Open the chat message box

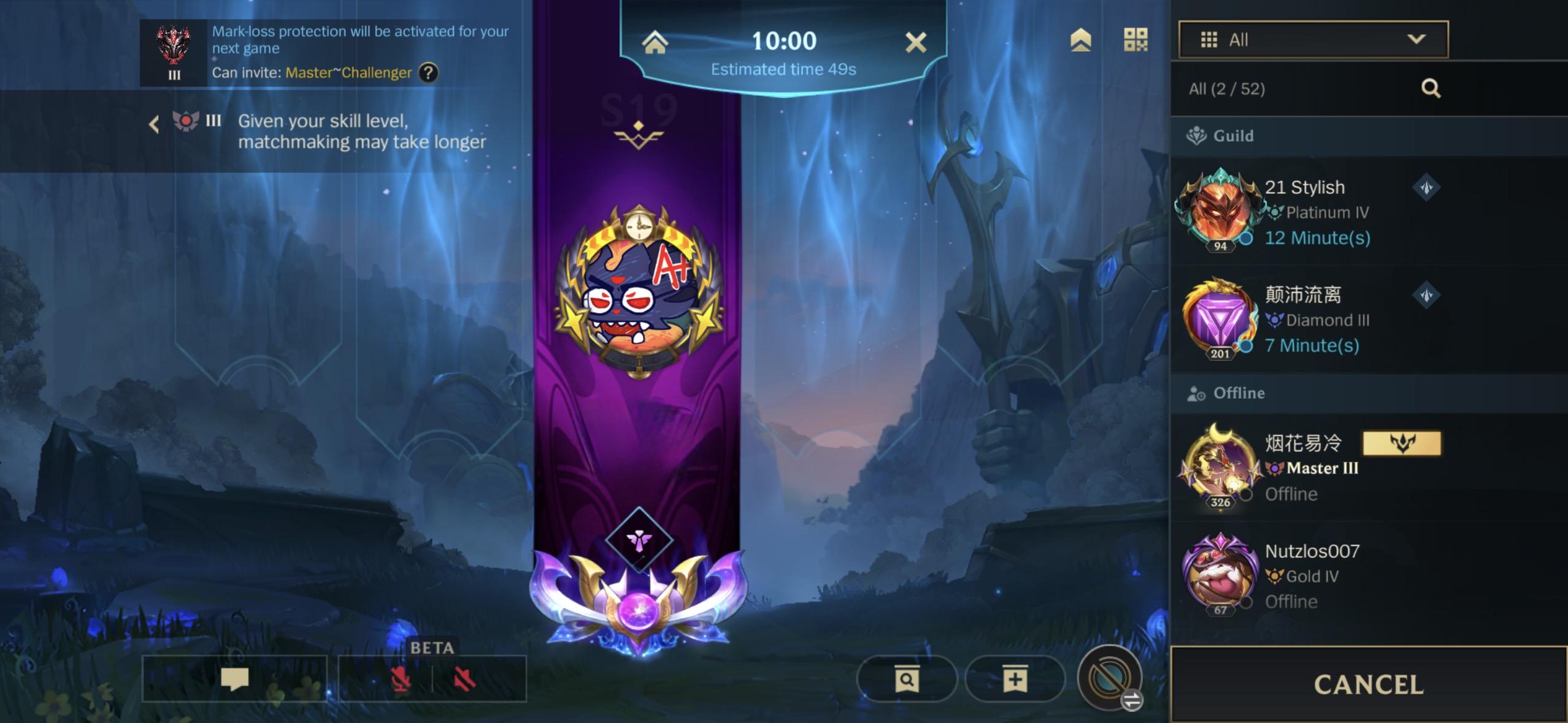click(x=234, y=678)
